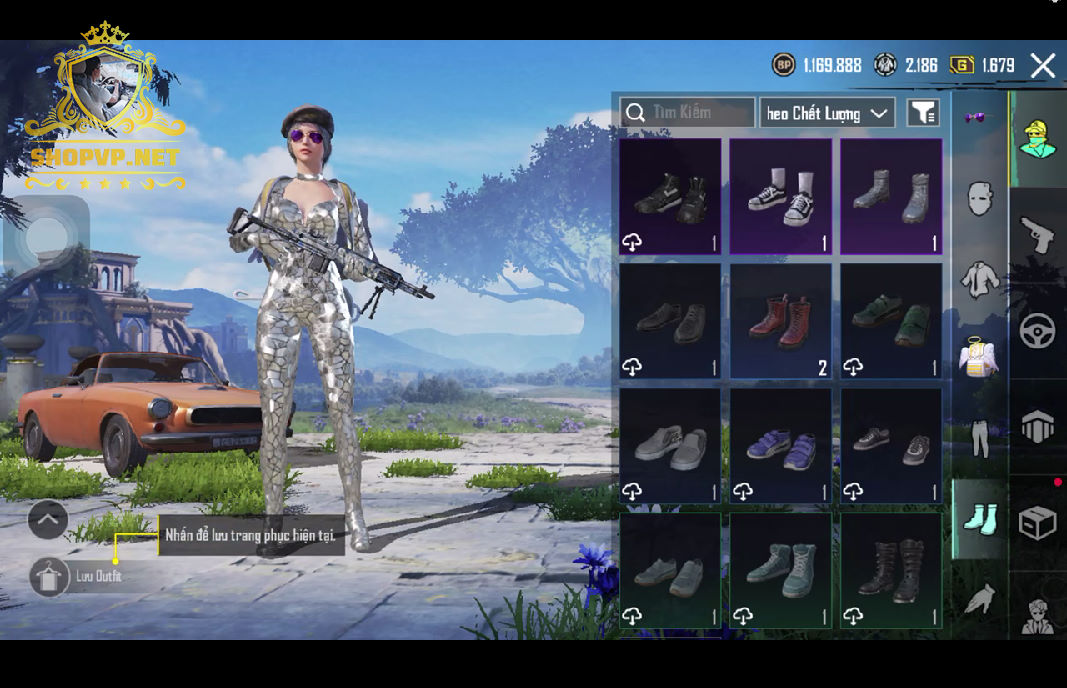Open the Chất Lượng sort dropdown
Viewport: 1067px width, 688px height.
[x=826, y=113]
